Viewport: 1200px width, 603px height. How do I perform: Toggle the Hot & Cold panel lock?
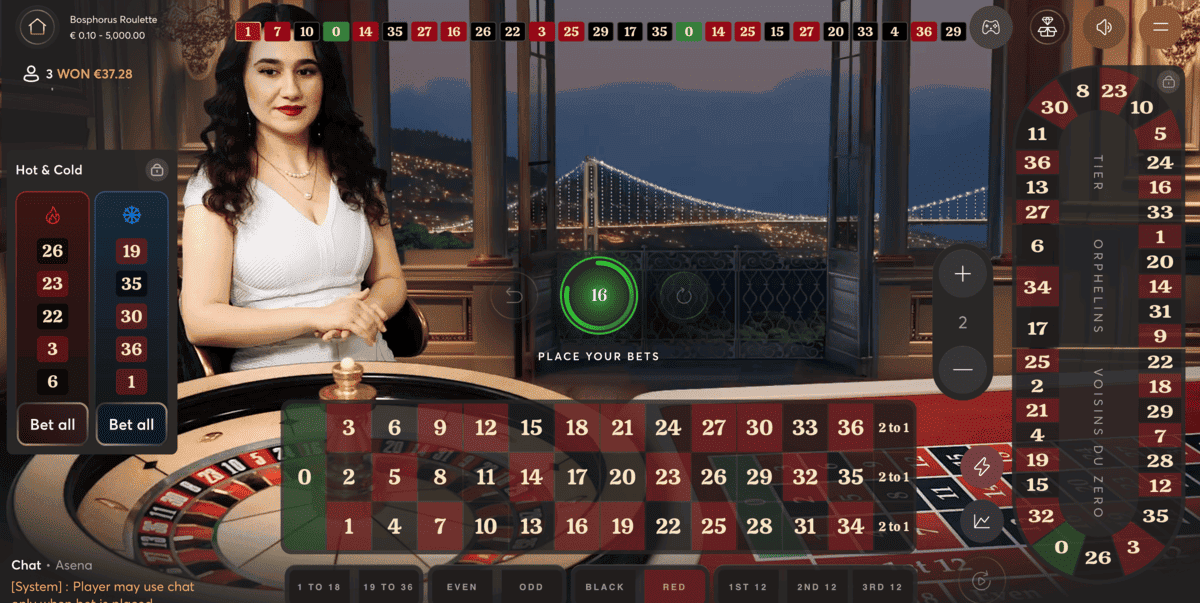click(x=156, y=170)
